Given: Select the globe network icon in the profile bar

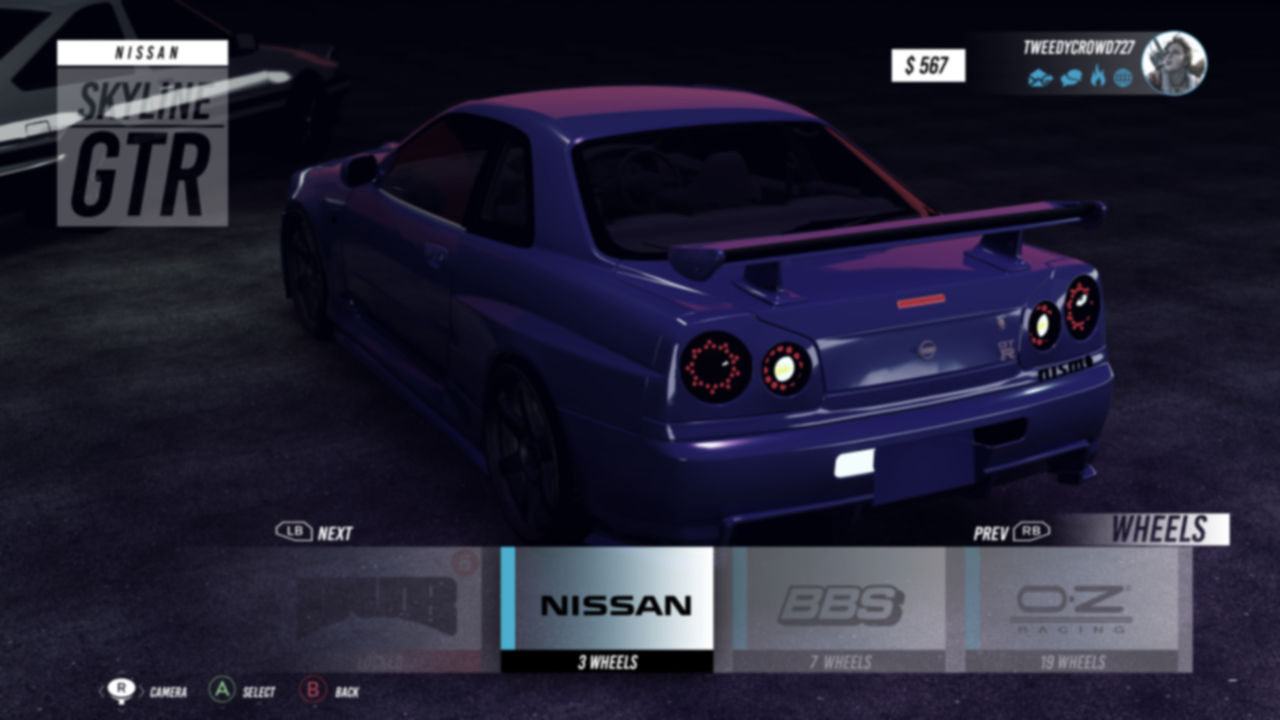Looking at the screenshot, I should pos(1124,76).
